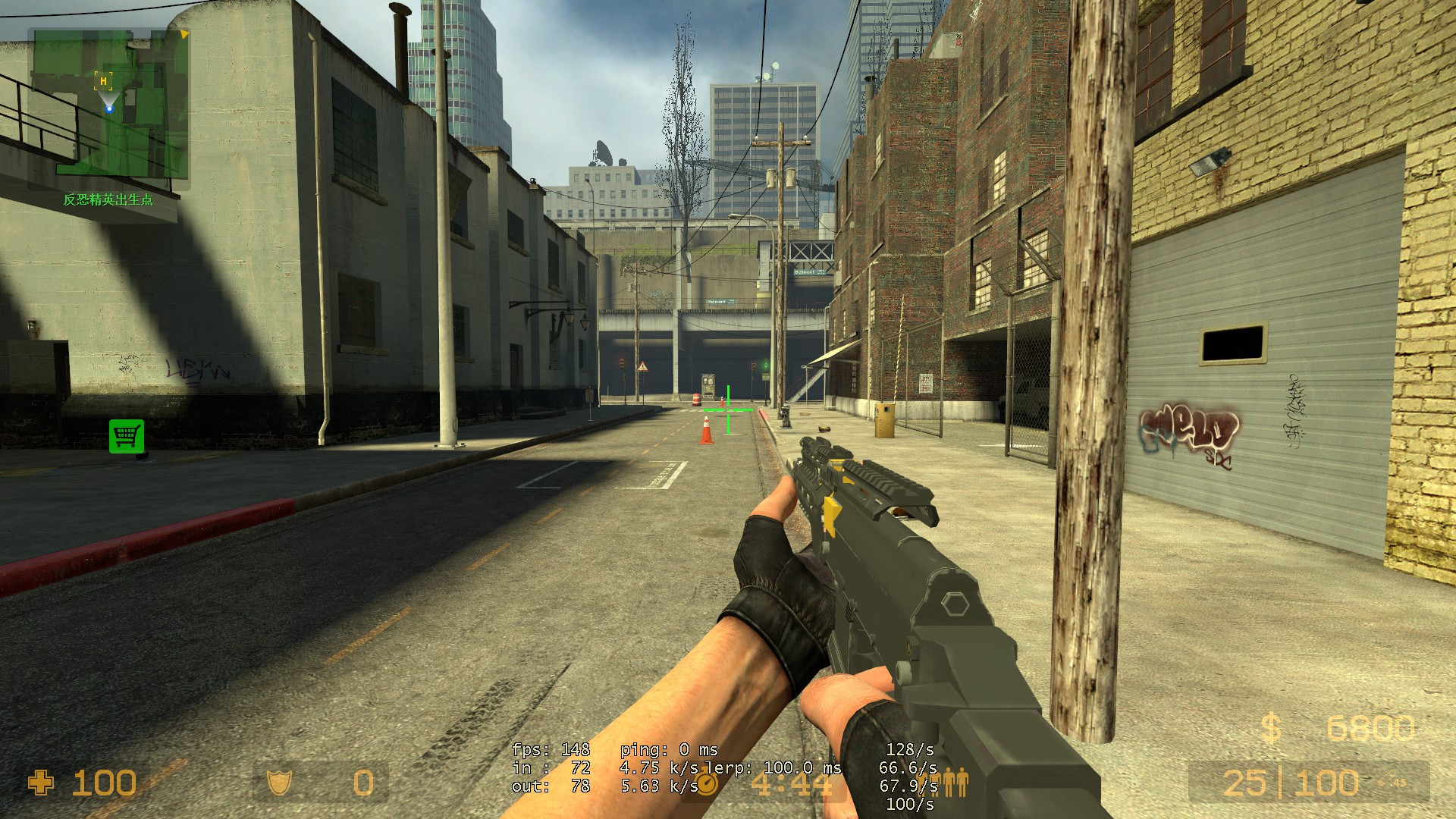Click the 100 health value text
This screenshot has height=819, width=1456.
pos(104,782)
